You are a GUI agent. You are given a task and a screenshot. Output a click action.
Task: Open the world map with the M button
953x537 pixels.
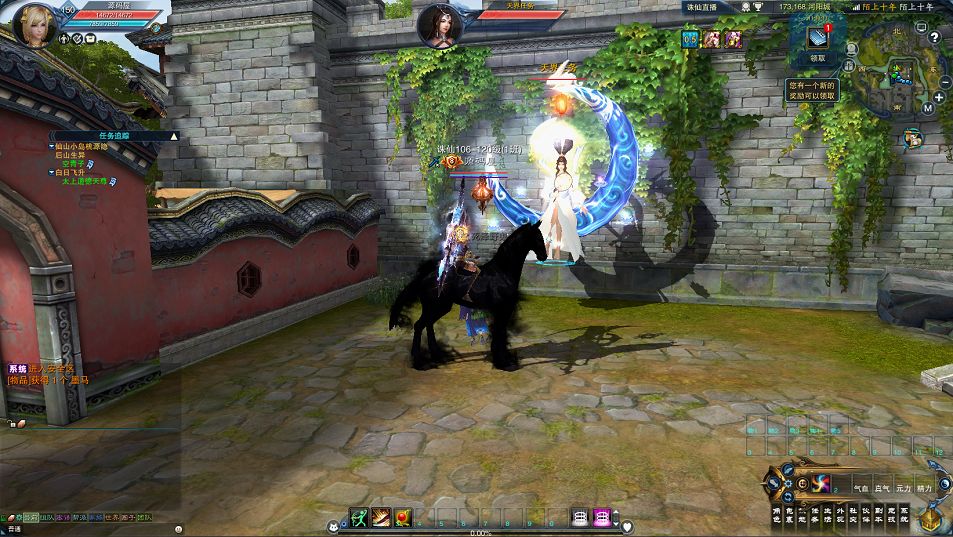coord(928,107)
